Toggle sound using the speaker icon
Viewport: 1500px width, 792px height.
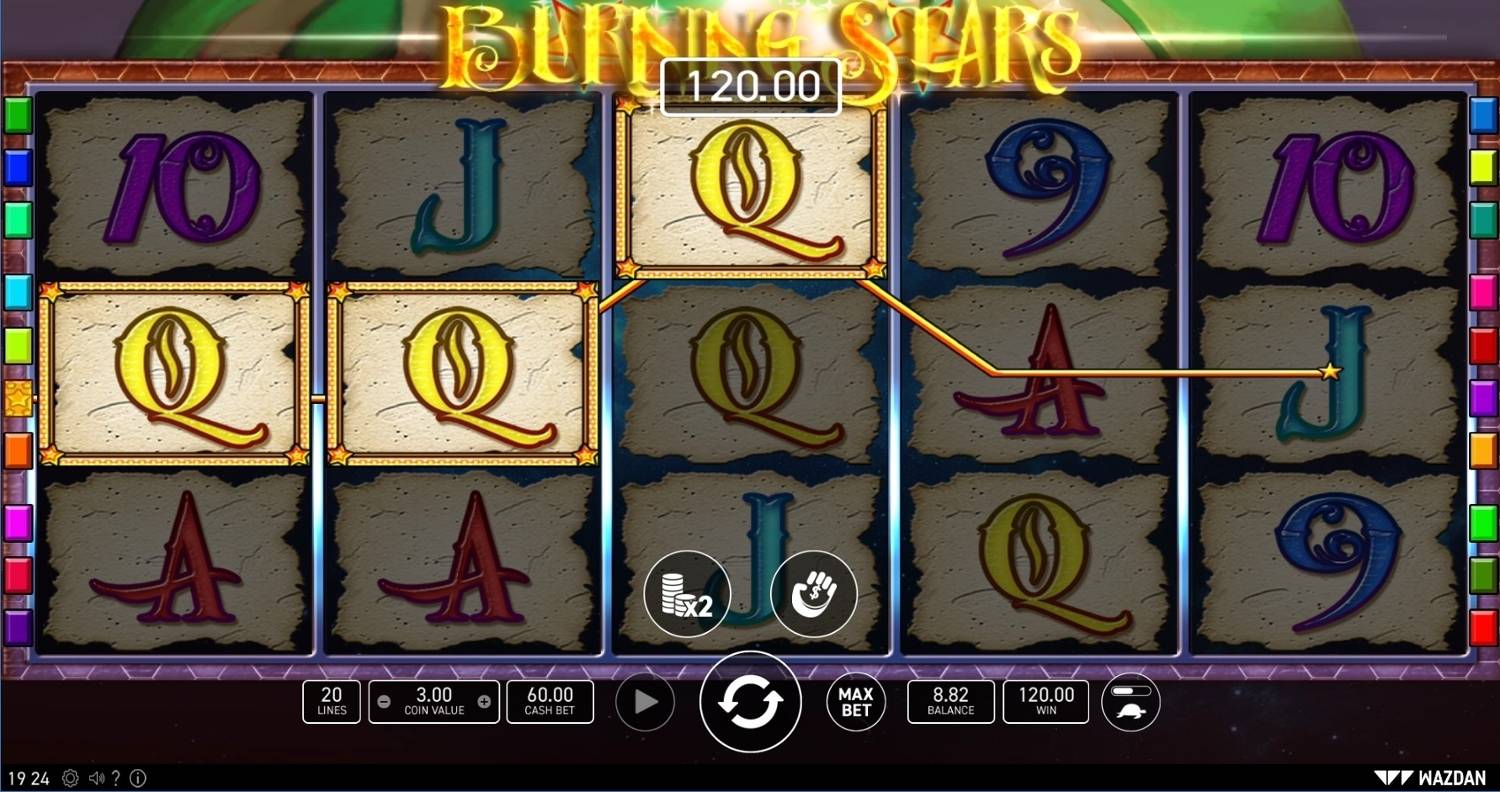(x=97, y=778)
